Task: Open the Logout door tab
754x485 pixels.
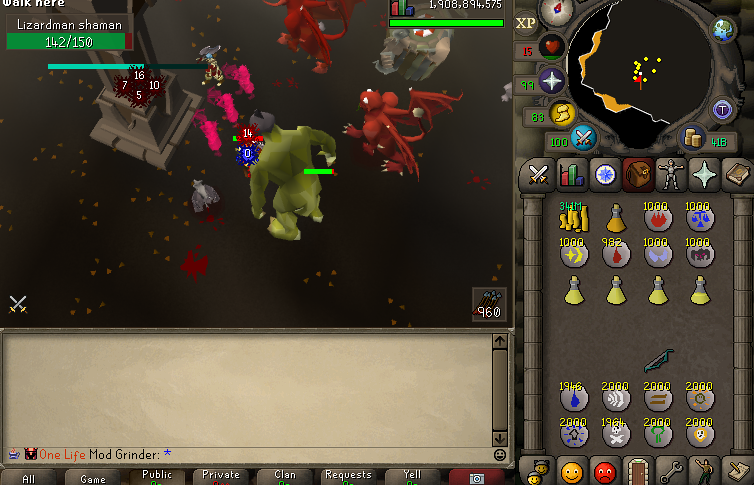Action: tap(637, 468)
